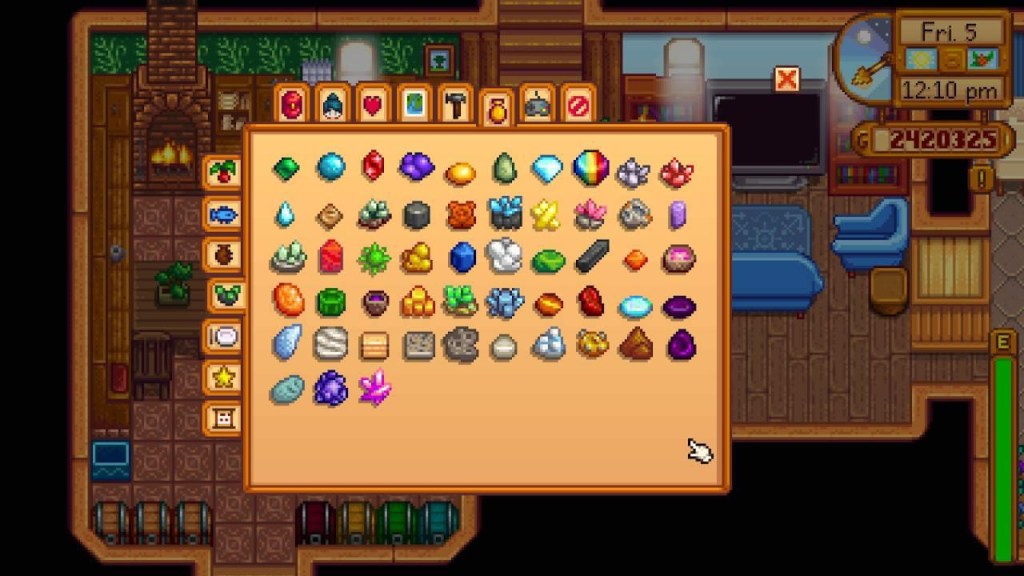Select the Prismatic Shard mineral

pyautogui.click(x=590, y=167)
